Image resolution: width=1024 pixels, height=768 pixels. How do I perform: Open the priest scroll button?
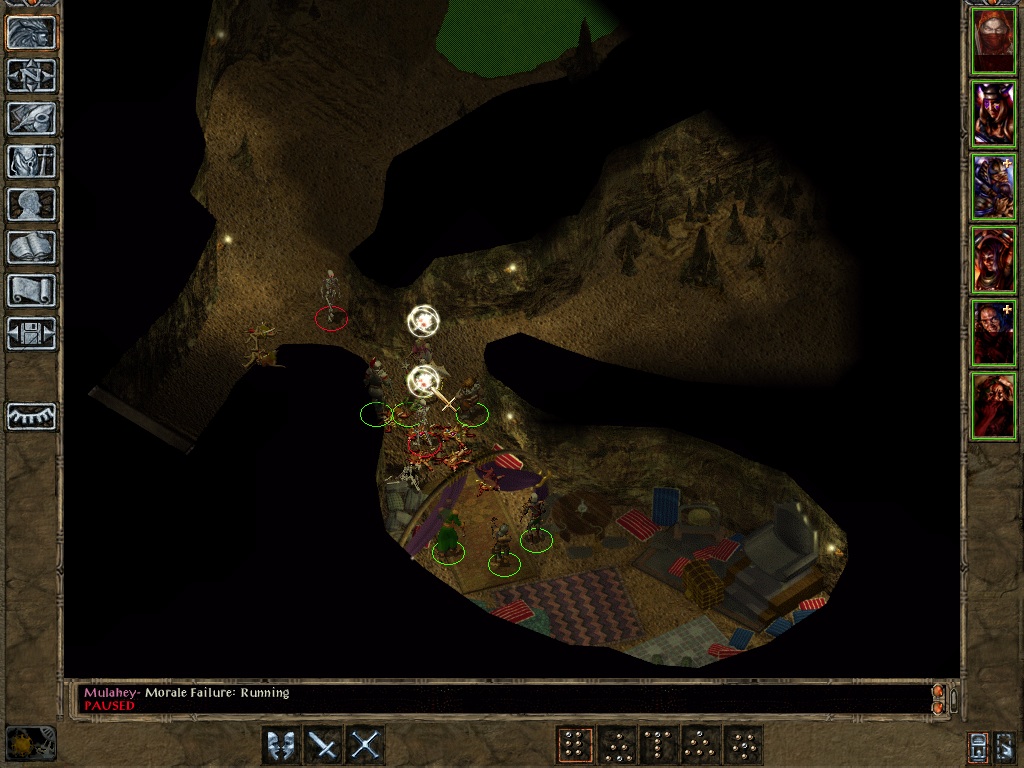(32, 290)
